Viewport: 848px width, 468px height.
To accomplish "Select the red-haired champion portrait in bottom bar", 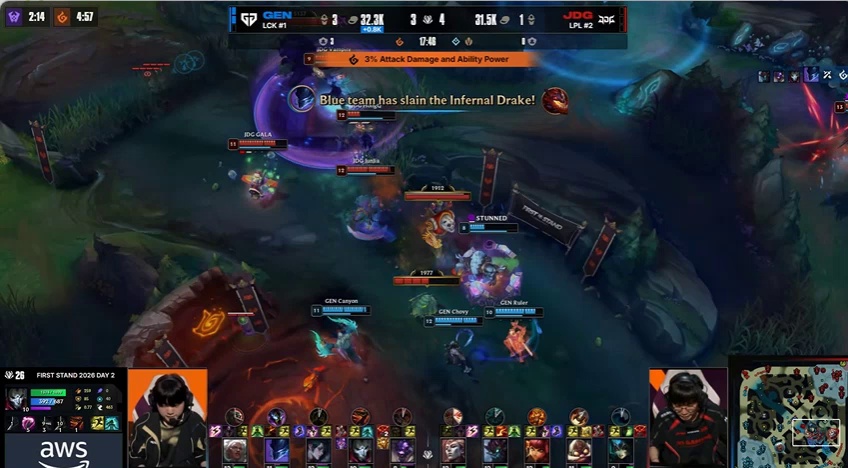I will [x=537, y=450].
